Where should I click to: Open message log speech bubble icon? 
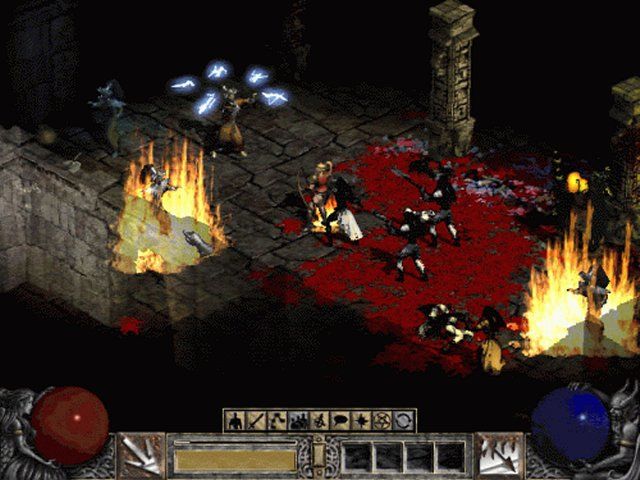(341, 421)
